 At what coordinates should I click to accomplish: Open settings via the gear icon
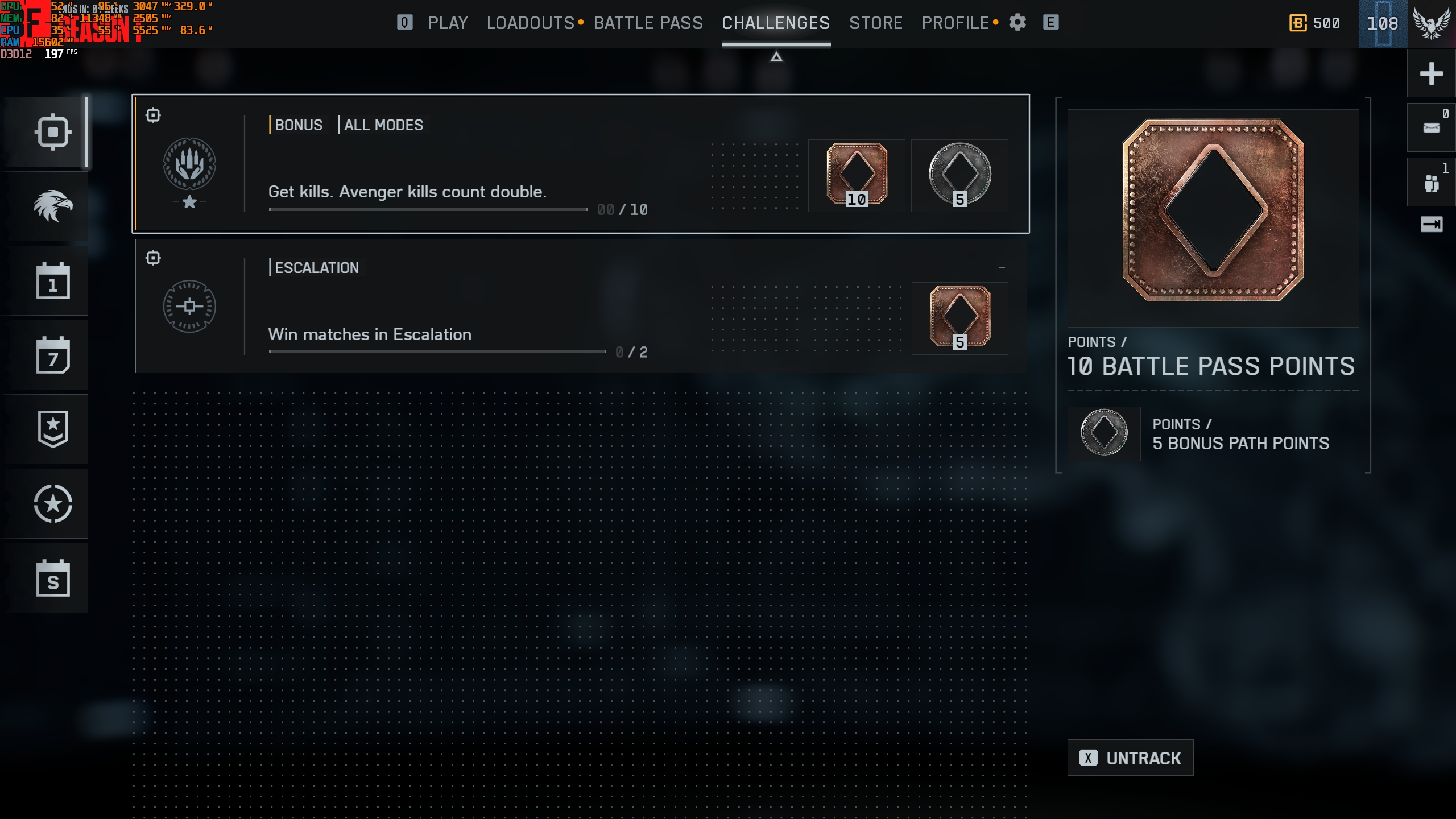[x=1017, y=23]
